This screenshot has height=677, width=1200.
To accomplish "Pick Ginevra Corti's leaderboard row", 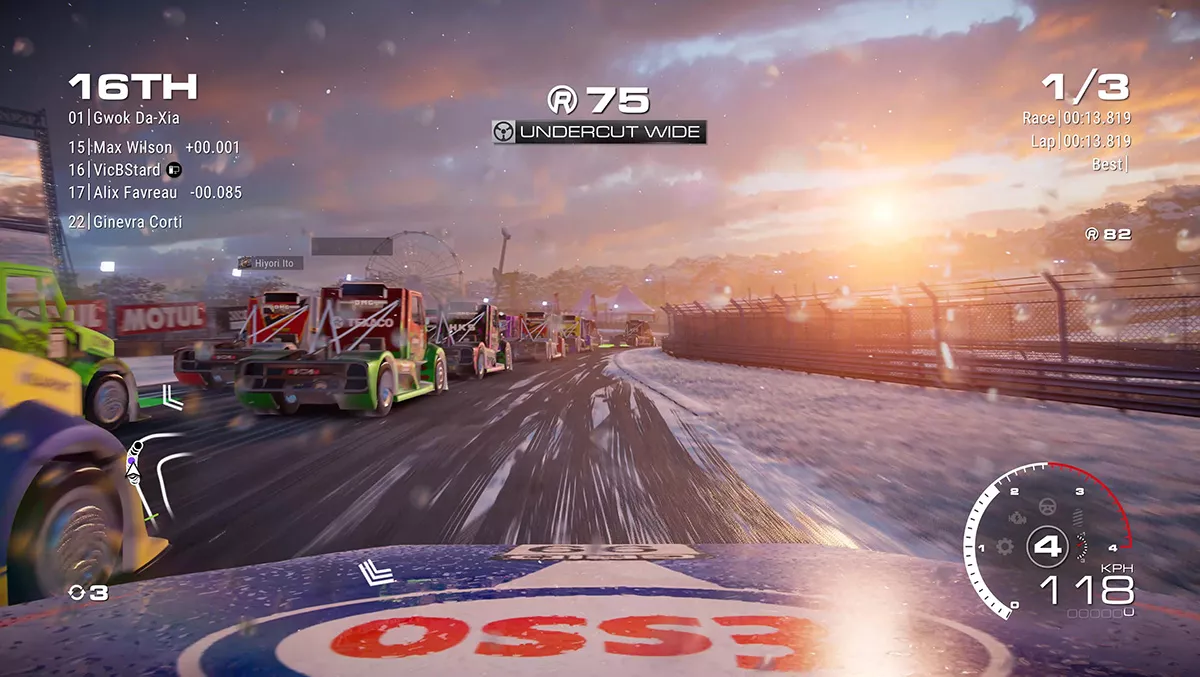I will coord(125,222).
